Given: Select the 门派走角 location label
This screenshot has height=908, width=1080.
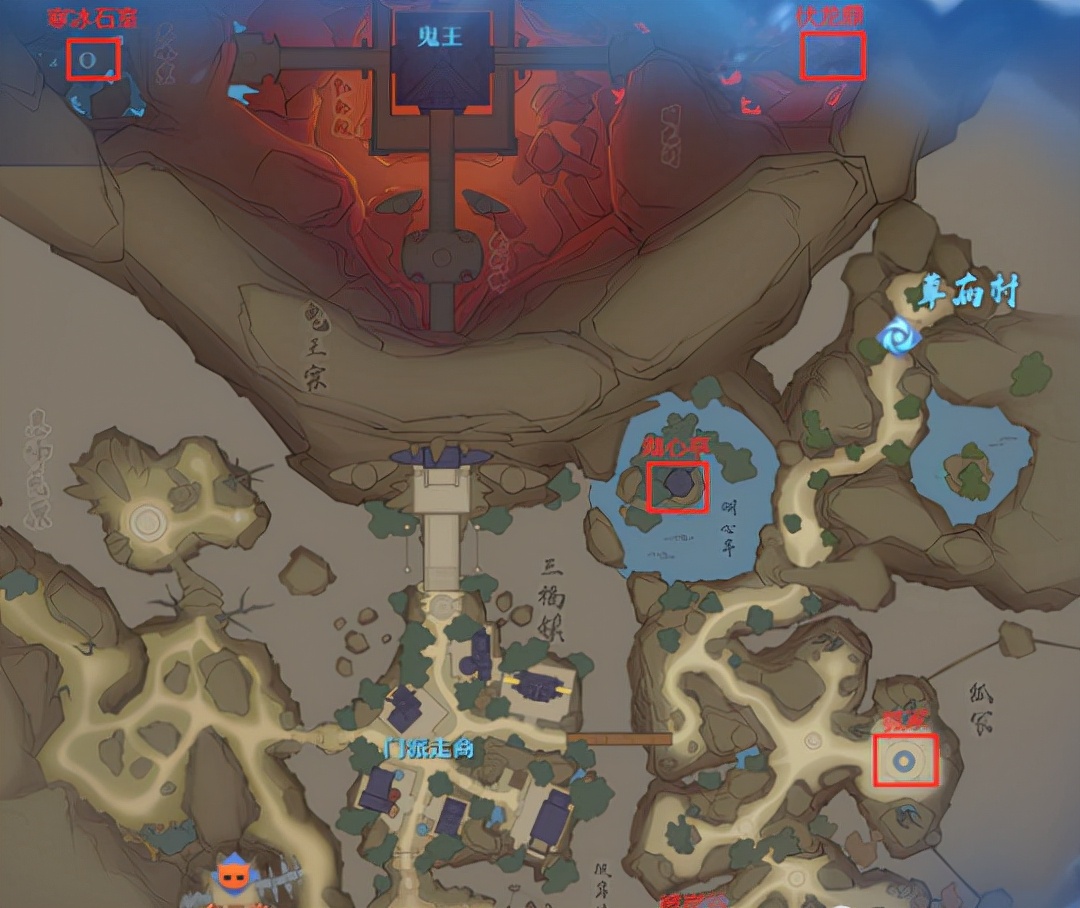Looking at the screenshot, I should [428, 747].
